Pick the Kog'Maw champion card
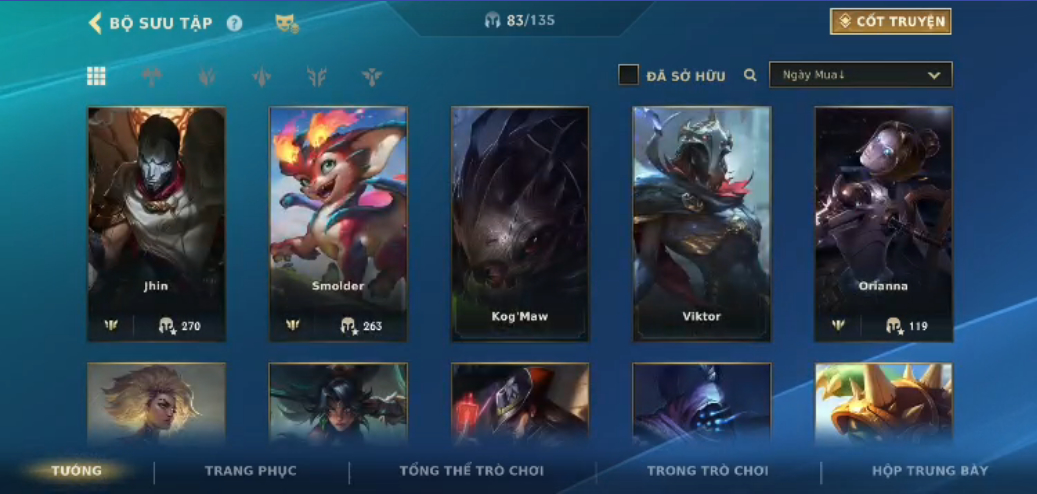Screen dimensions: 1037x494 tap(520, 224)
